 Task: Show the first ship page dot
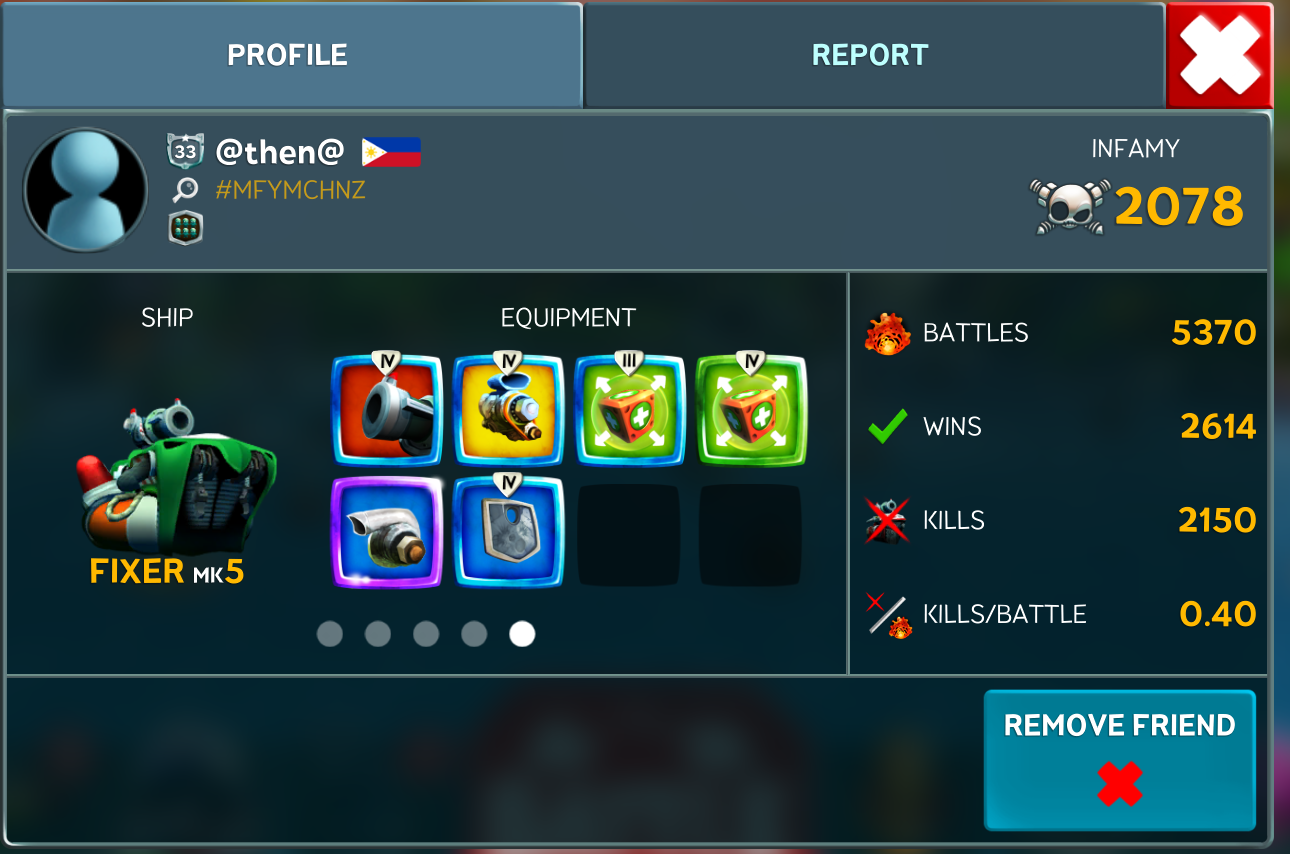tap(330, 634)
